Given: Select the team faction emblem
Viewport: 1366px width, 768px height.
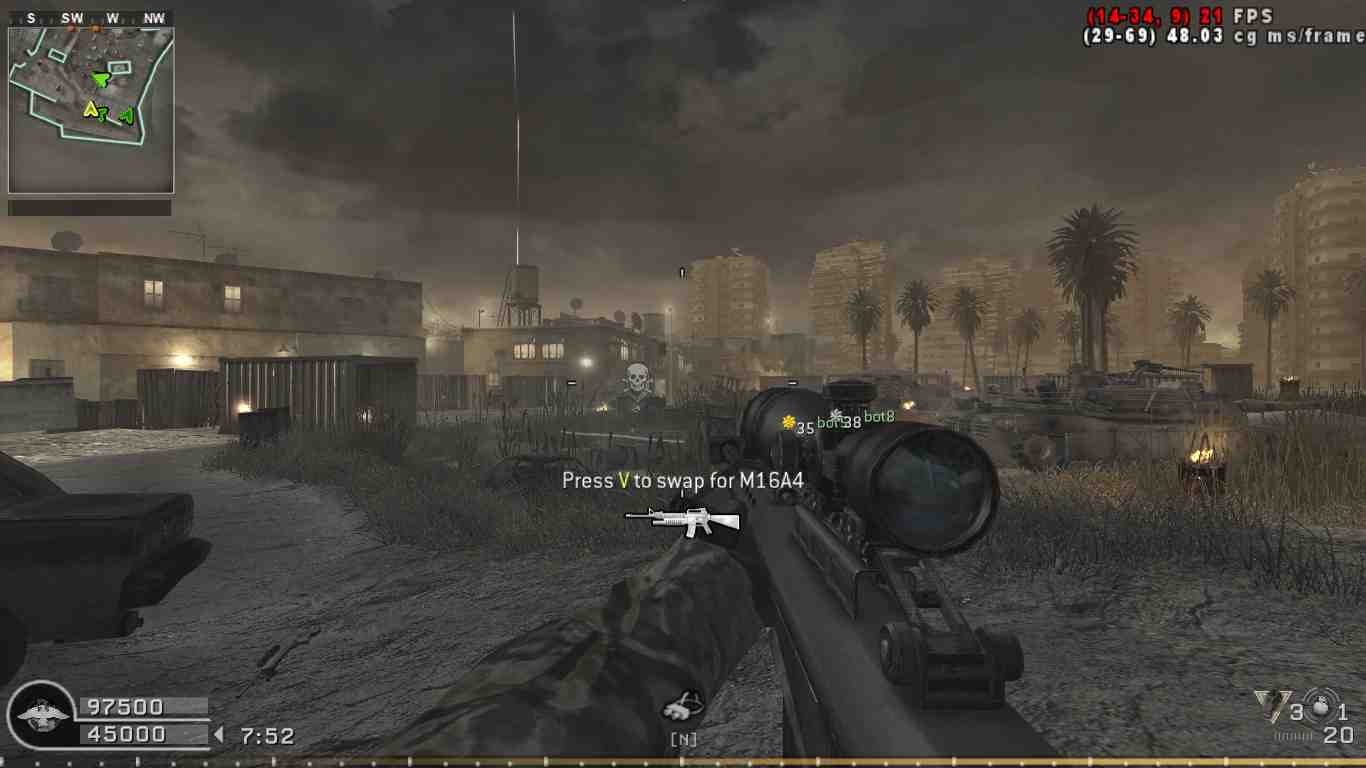Looking at the screenshot, I should click(41, 716).
